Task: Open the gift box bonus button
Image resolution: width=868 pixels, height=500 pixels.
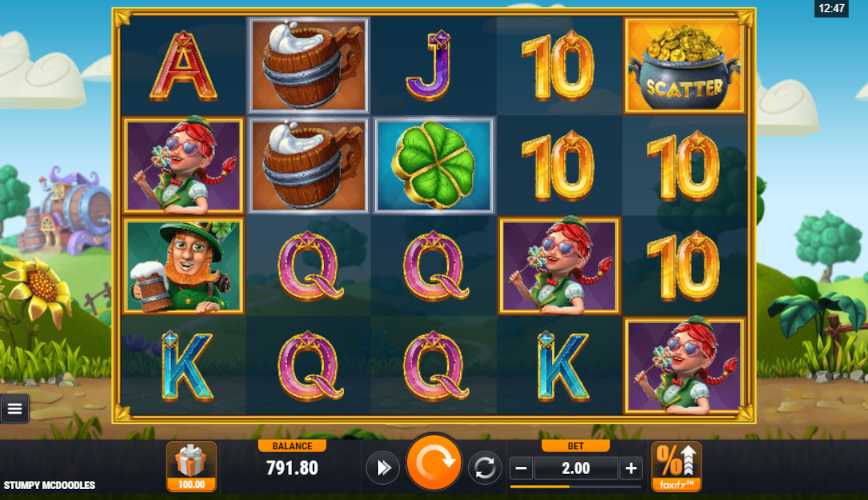Action: click(191, 466)
